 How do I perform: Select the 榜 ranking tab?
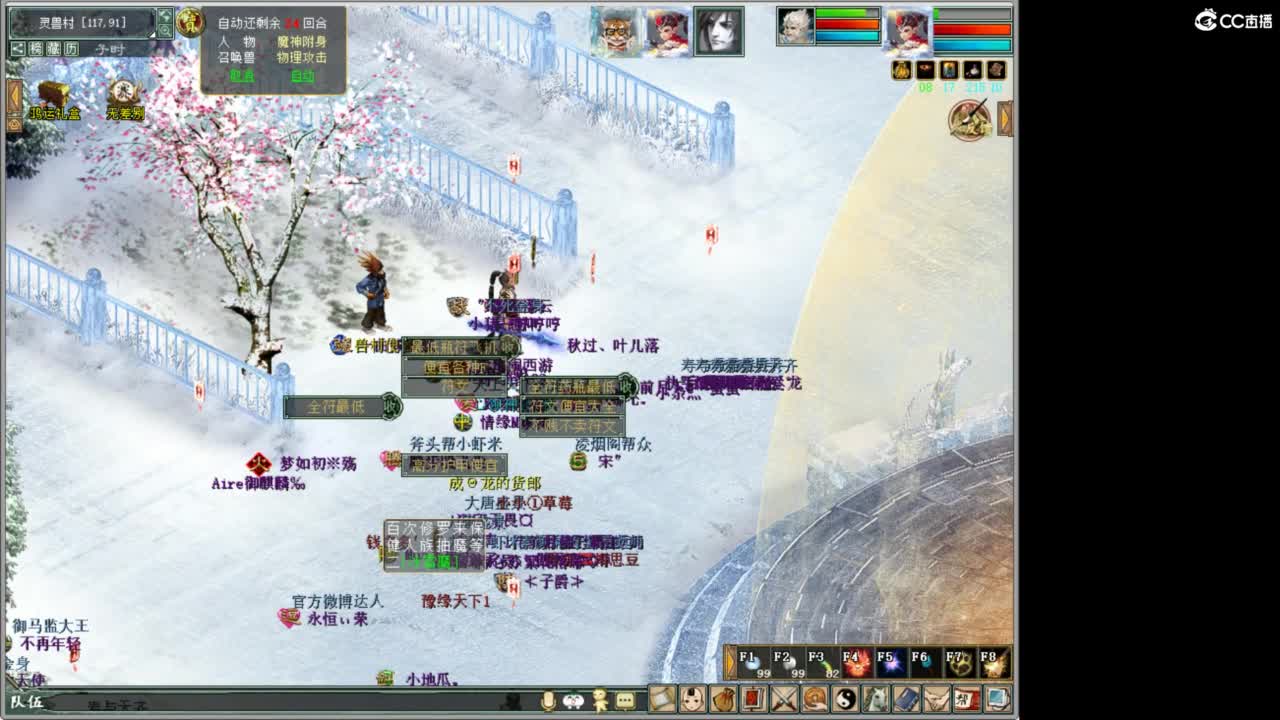(x=34, y=48)
